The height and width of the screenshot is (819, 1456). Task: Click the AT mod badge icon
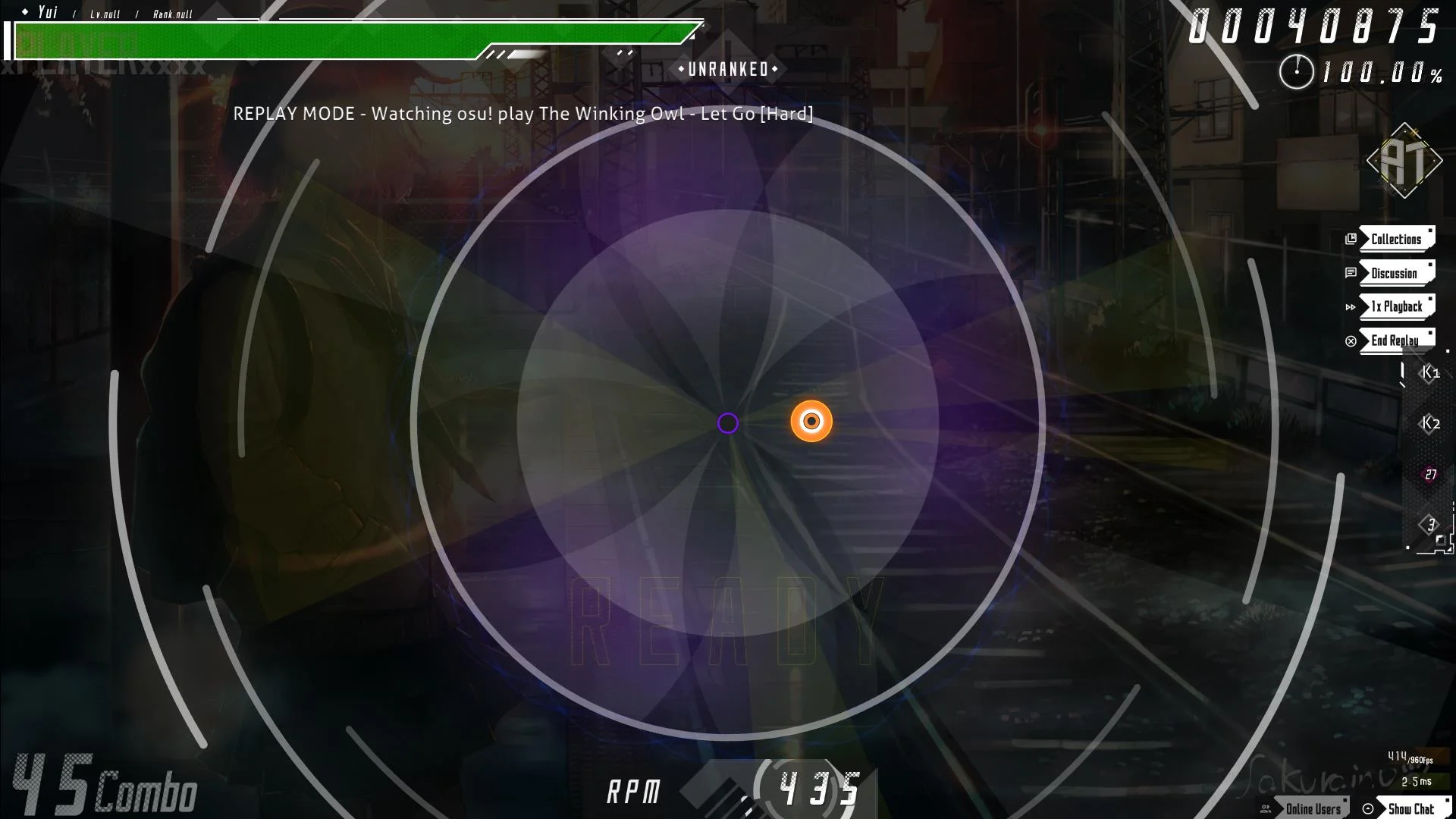(x=1404, y=161)
